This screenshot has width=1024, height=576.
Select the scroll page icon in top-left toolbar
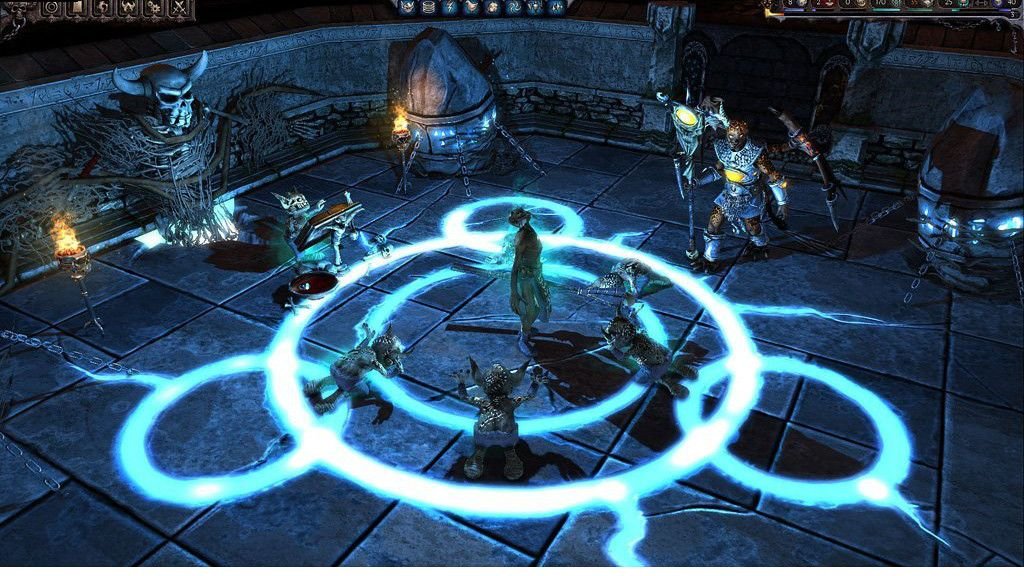[77, 7]
